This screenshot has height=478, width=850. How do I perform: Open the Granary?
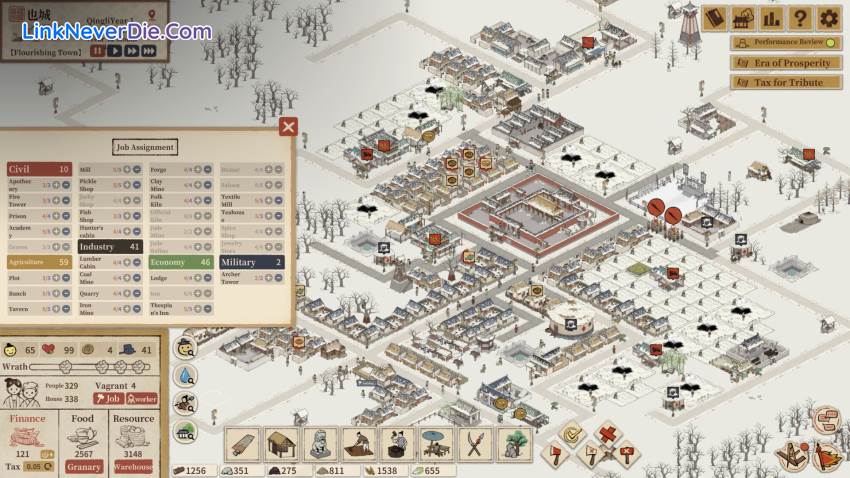pos(82,466)
